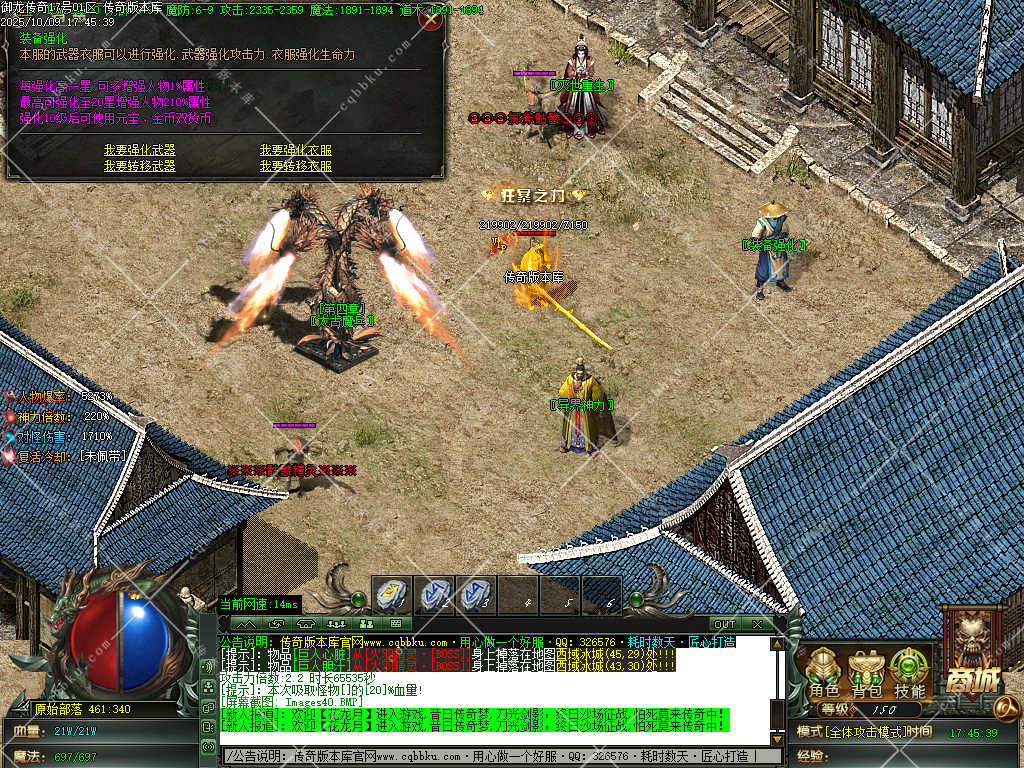Image resolution: width=1024 pixels, height=768 pixels.
Task: Click the X button beside OUT
Action: pyautogui.click(x=757, y=624)
